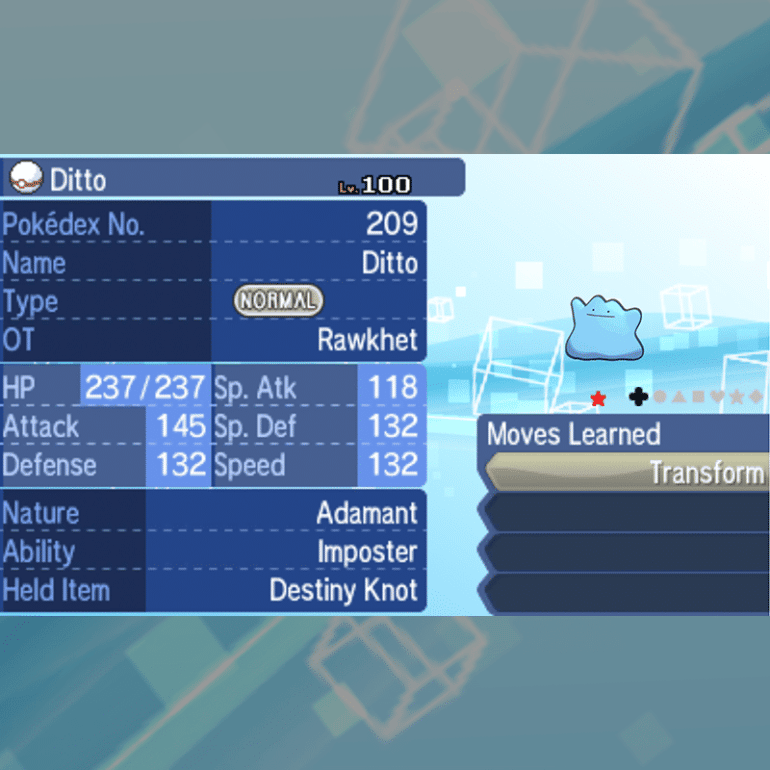Screen dimensions: 770x770
Task: Toggle the diamond marking
Action: pos(756,398)
